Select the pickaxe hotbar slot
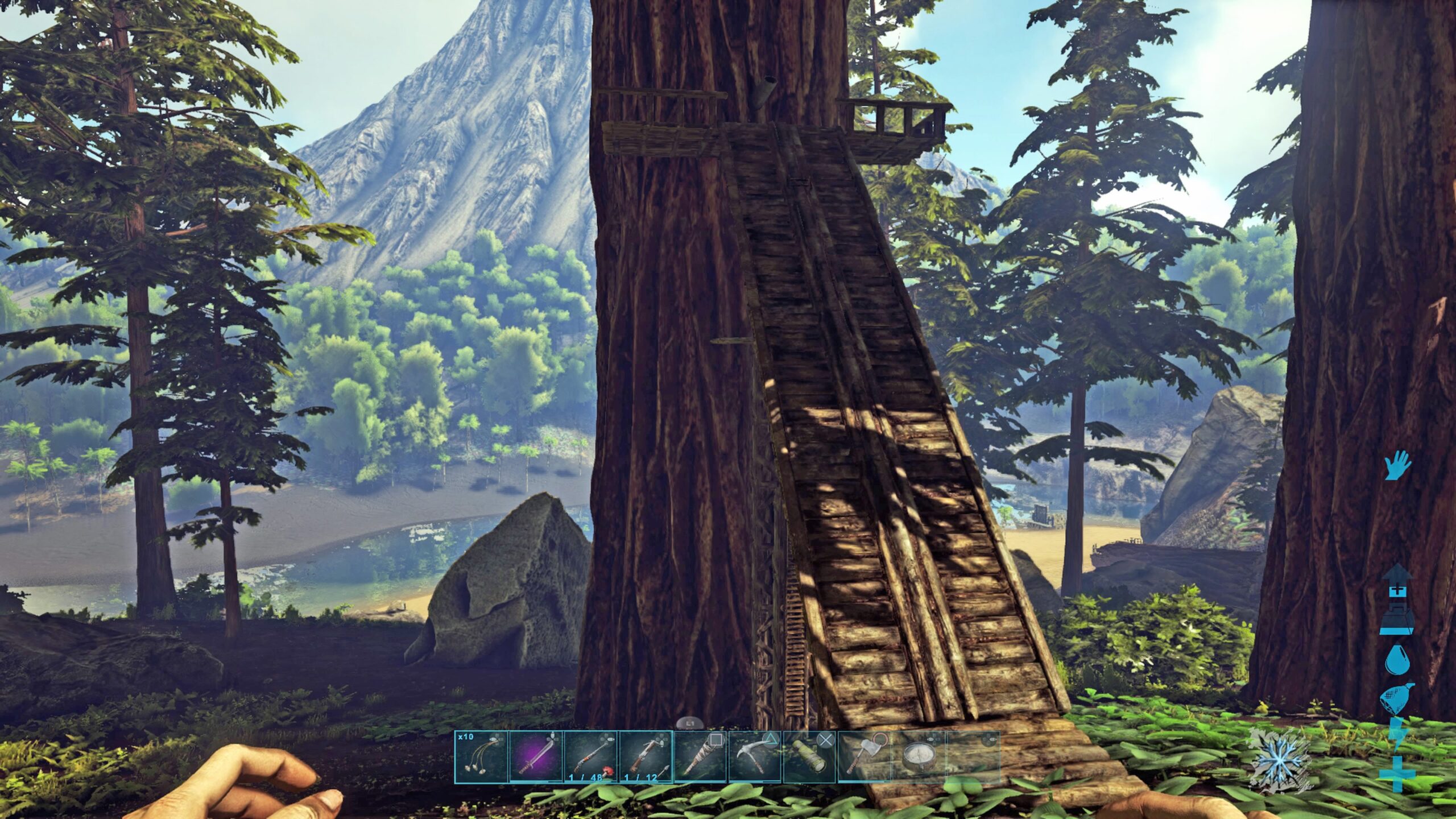 click(755, 756)
